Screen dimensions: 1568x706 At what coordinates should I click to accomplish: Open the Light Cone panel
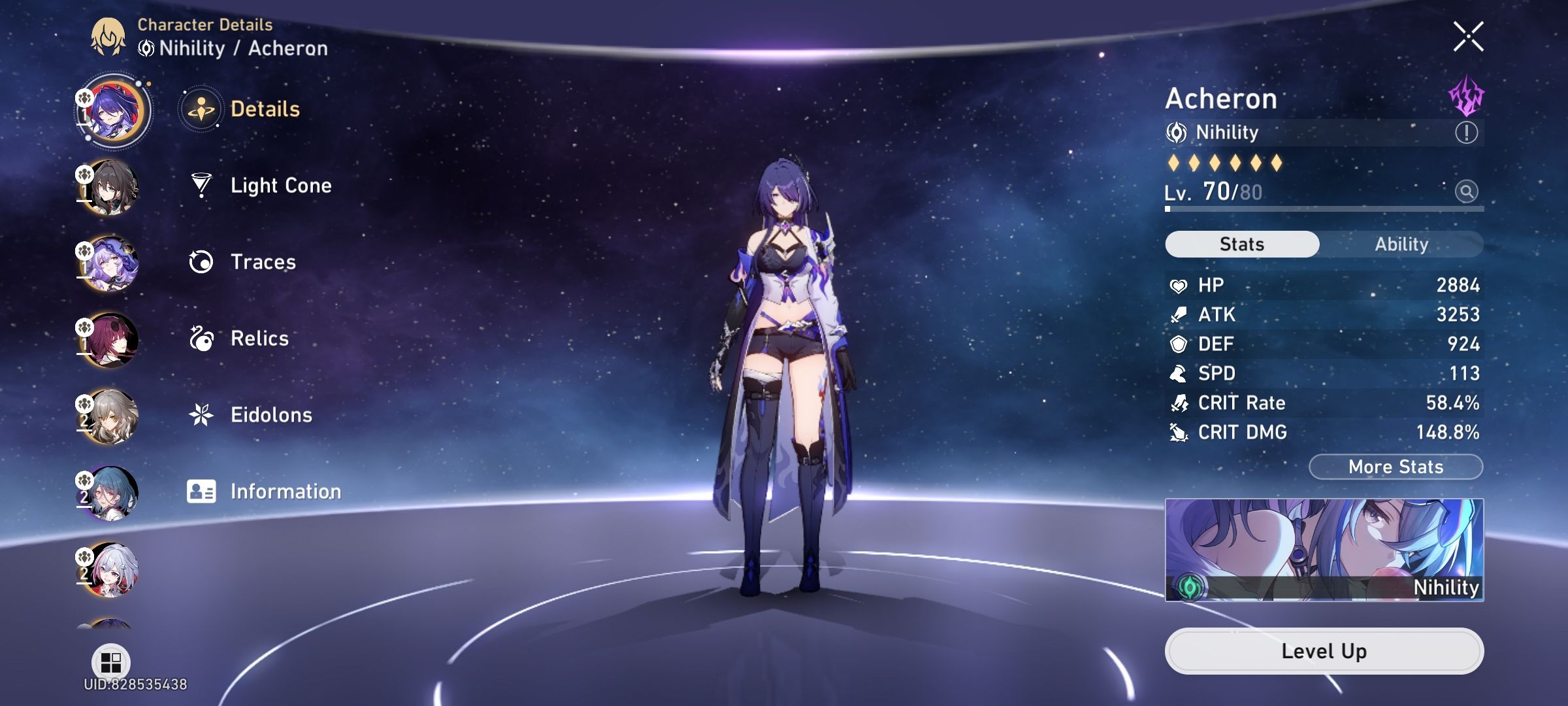coord(281,186)
